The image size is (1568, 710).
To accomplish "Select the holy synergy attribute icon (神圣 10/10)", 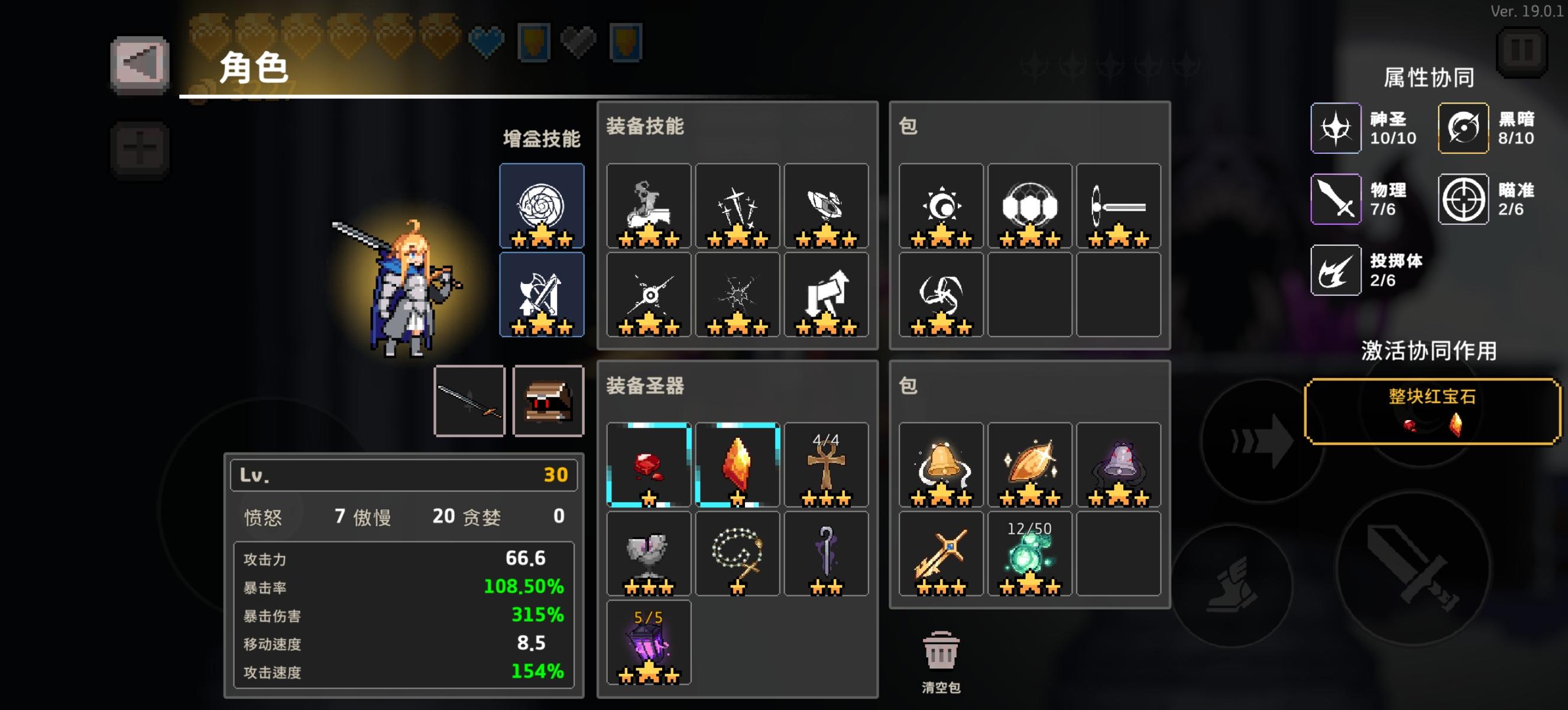I will (x=1336, y=128).
